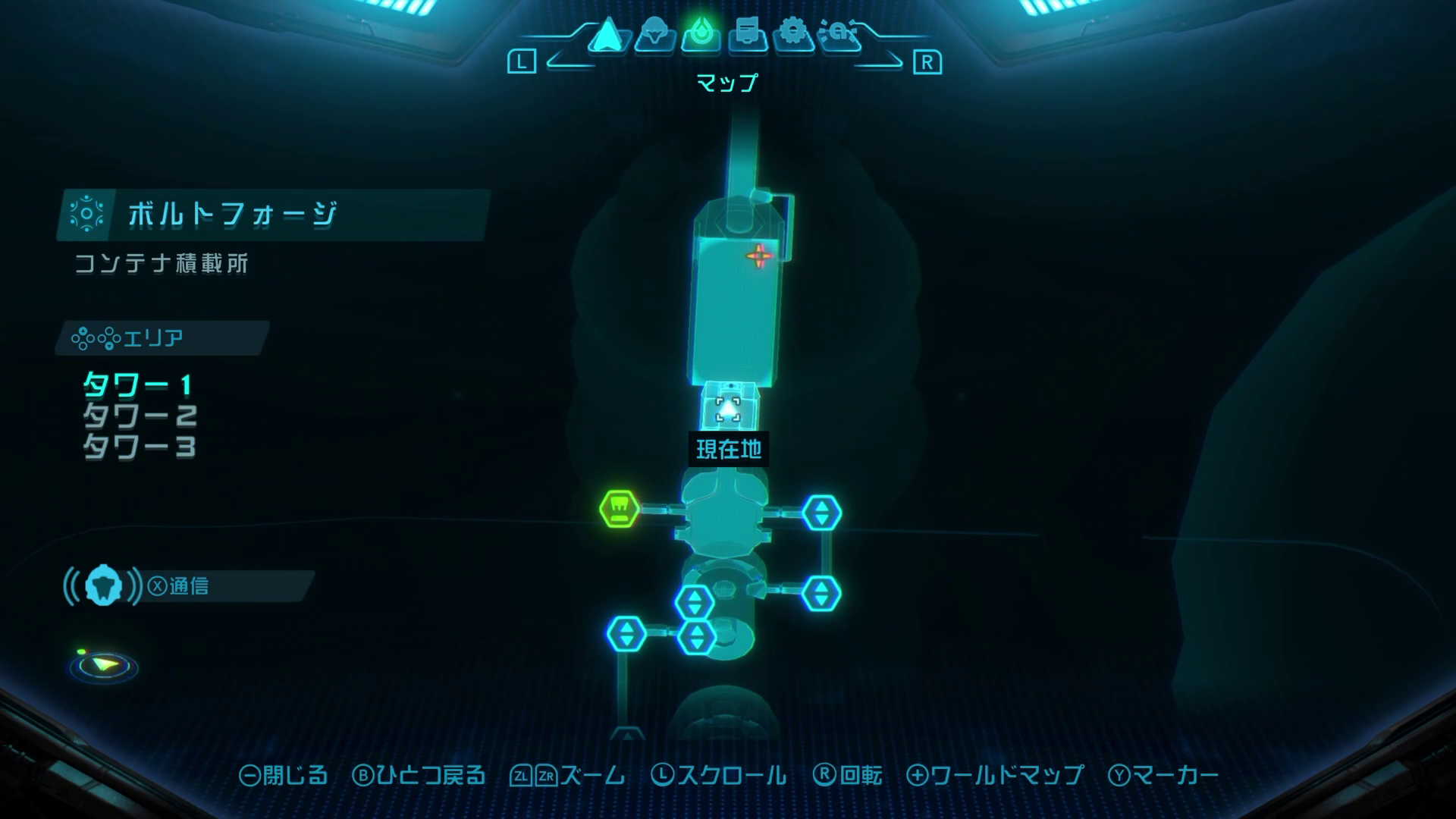Open the logbook document tab
1456x819 pixels.
click(748, 35)
